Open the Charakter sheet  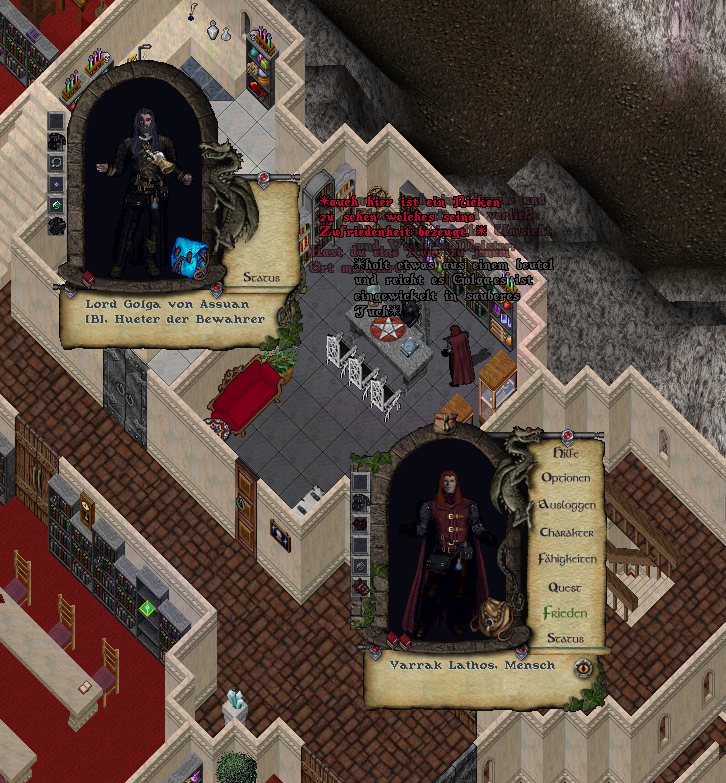click(x=566, y=532)
